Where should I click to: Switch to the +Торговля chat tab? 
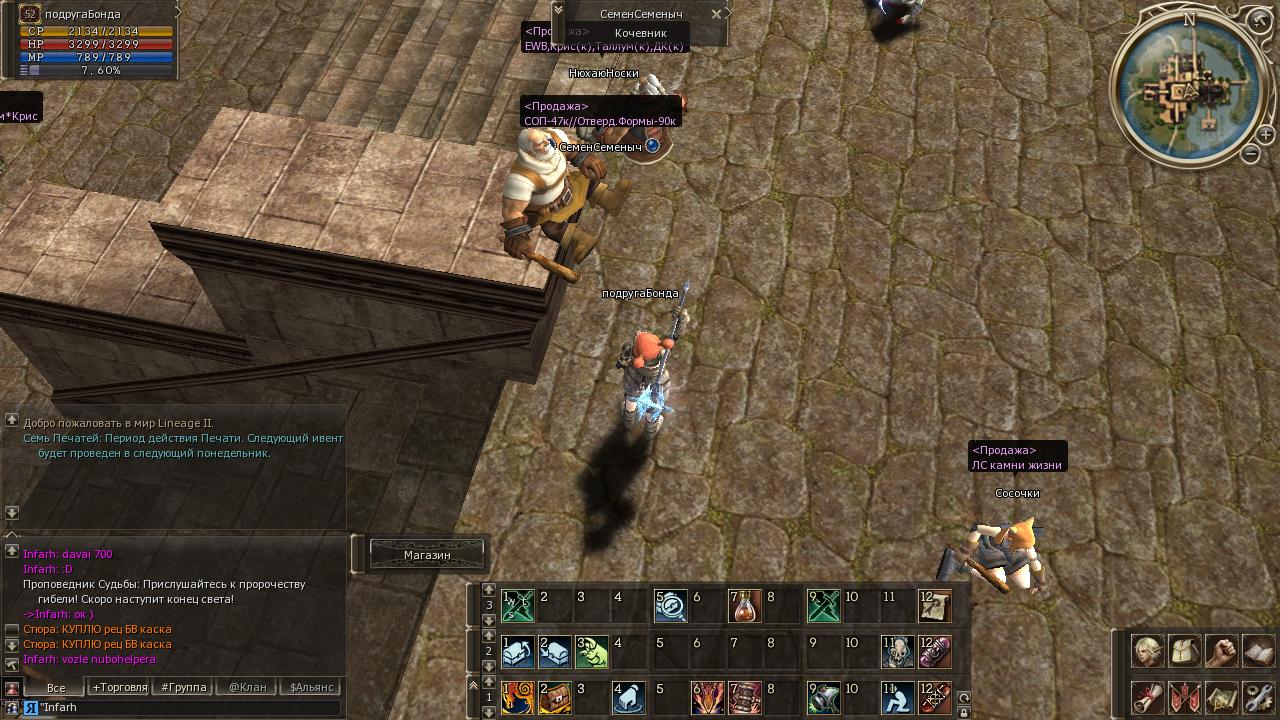(x=119, y=687)
